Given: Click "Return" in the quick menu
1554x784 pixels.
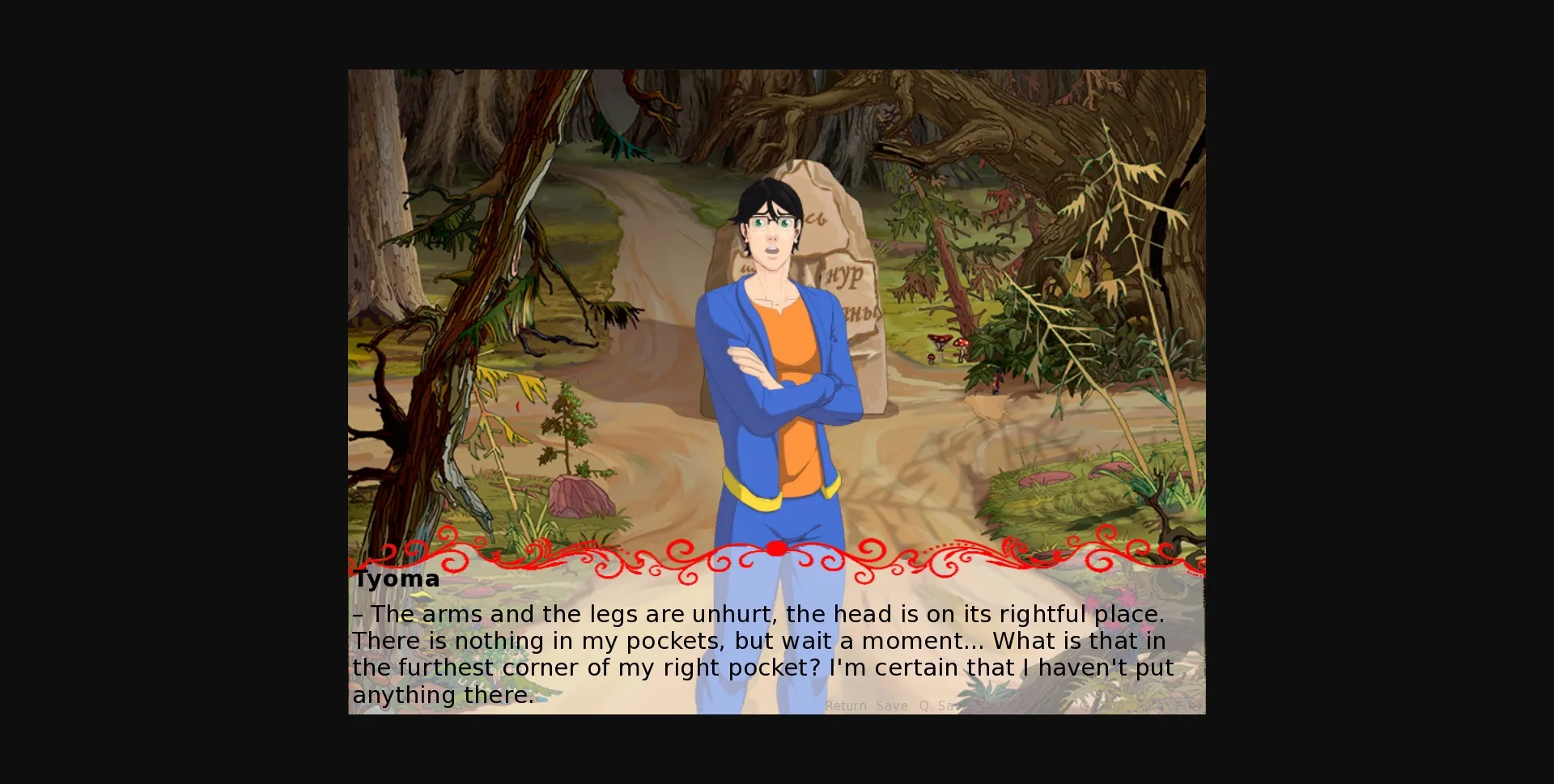Looking at the screenshot, I should click(x=844, y=706).
